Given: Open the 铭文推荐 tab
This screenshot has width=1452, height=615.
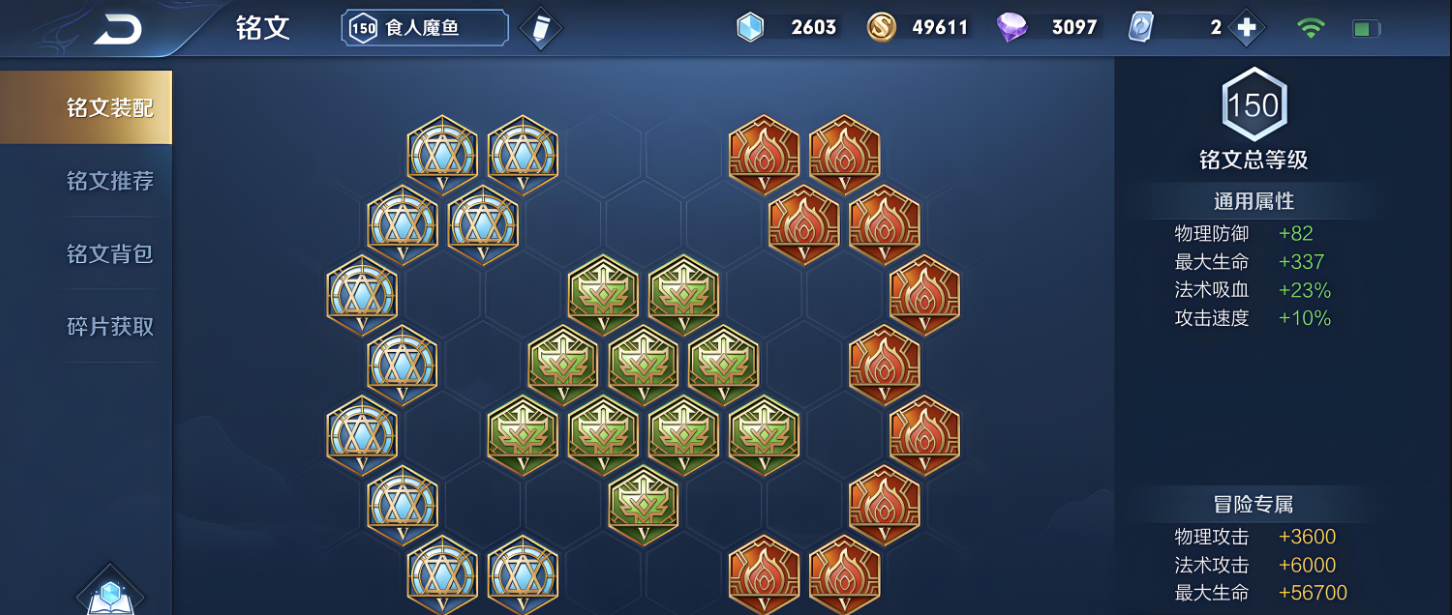Looking at the screenshot, I should pos(110,181).
